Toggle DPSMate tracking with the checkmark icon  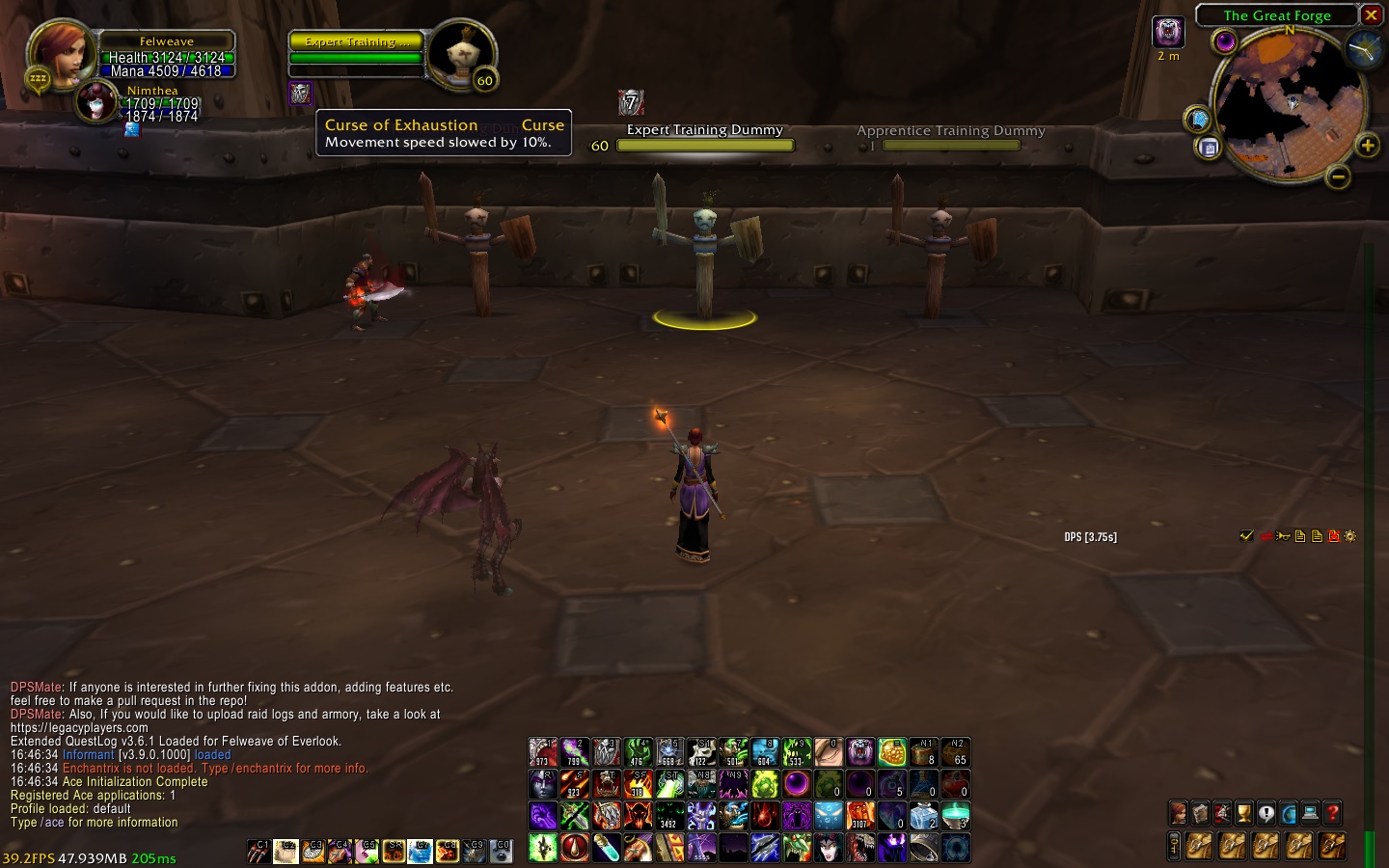tap(1245, 536)
